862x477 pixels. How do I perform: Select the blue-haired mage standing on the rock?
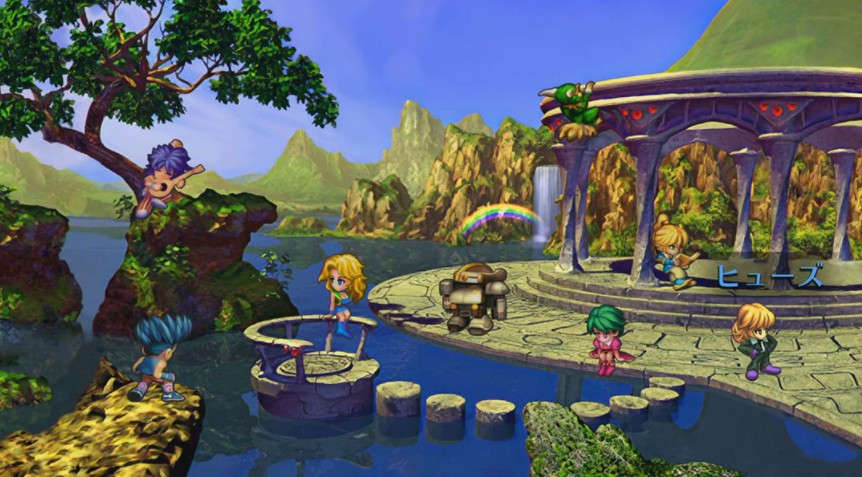click(160, 357)
